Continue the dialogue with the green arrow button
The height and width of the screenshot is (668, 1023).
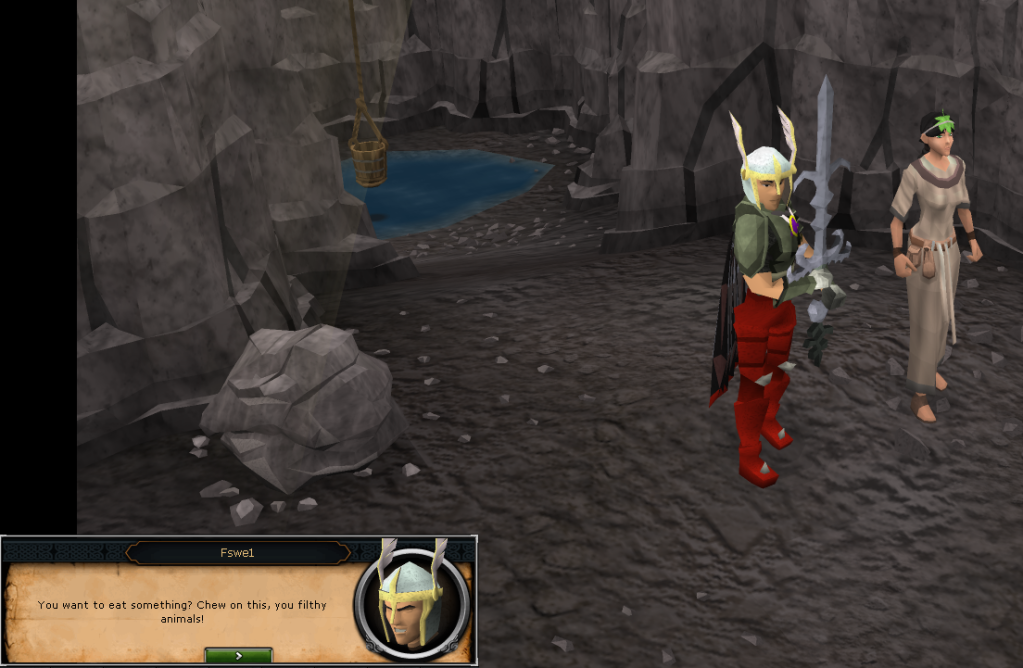click(238, 656)
